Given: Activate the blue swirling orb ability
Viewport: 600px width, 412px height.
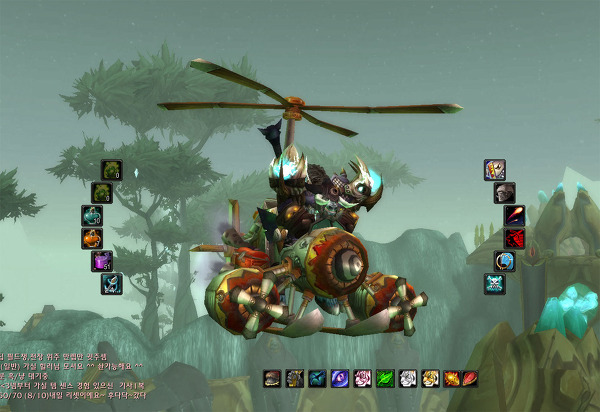Looking at the screenshot, I should click(x=505, y=261).
